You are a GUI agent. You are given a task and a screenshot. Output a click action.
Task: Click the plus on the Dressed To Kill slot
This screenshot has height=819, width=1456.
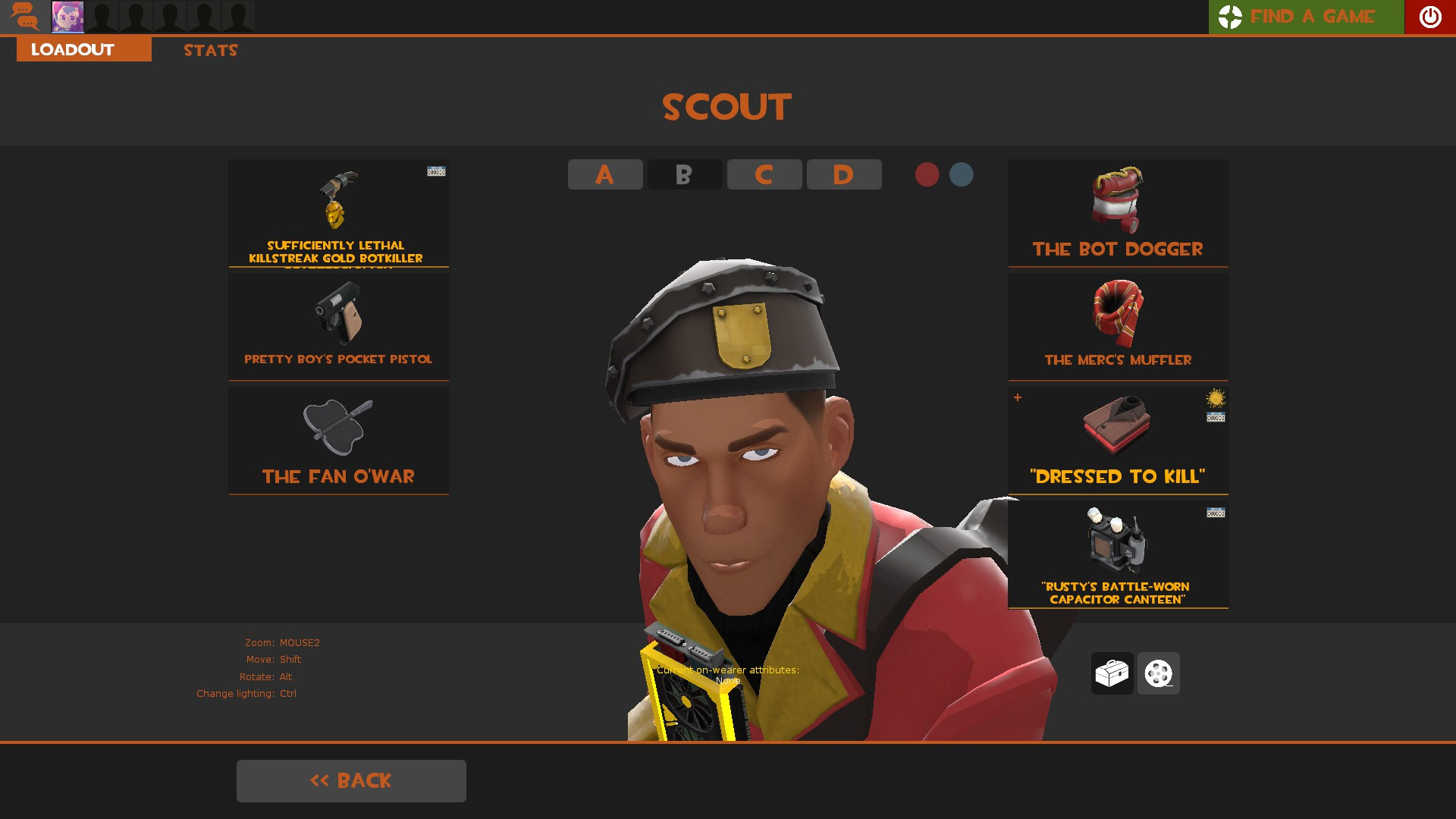coord(1017,397)
